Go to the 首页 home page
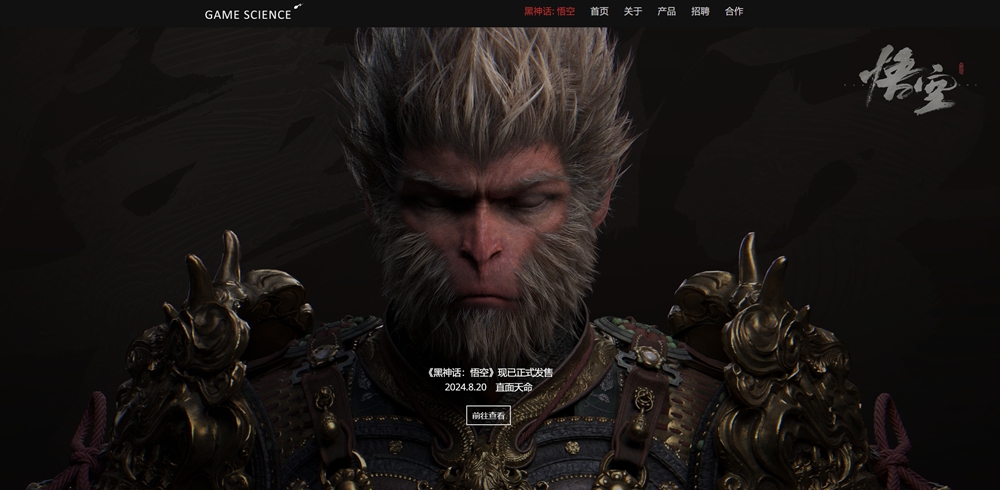Viewport: 1000px width, 490px height. pyautogui.click(x=599, y=12)
